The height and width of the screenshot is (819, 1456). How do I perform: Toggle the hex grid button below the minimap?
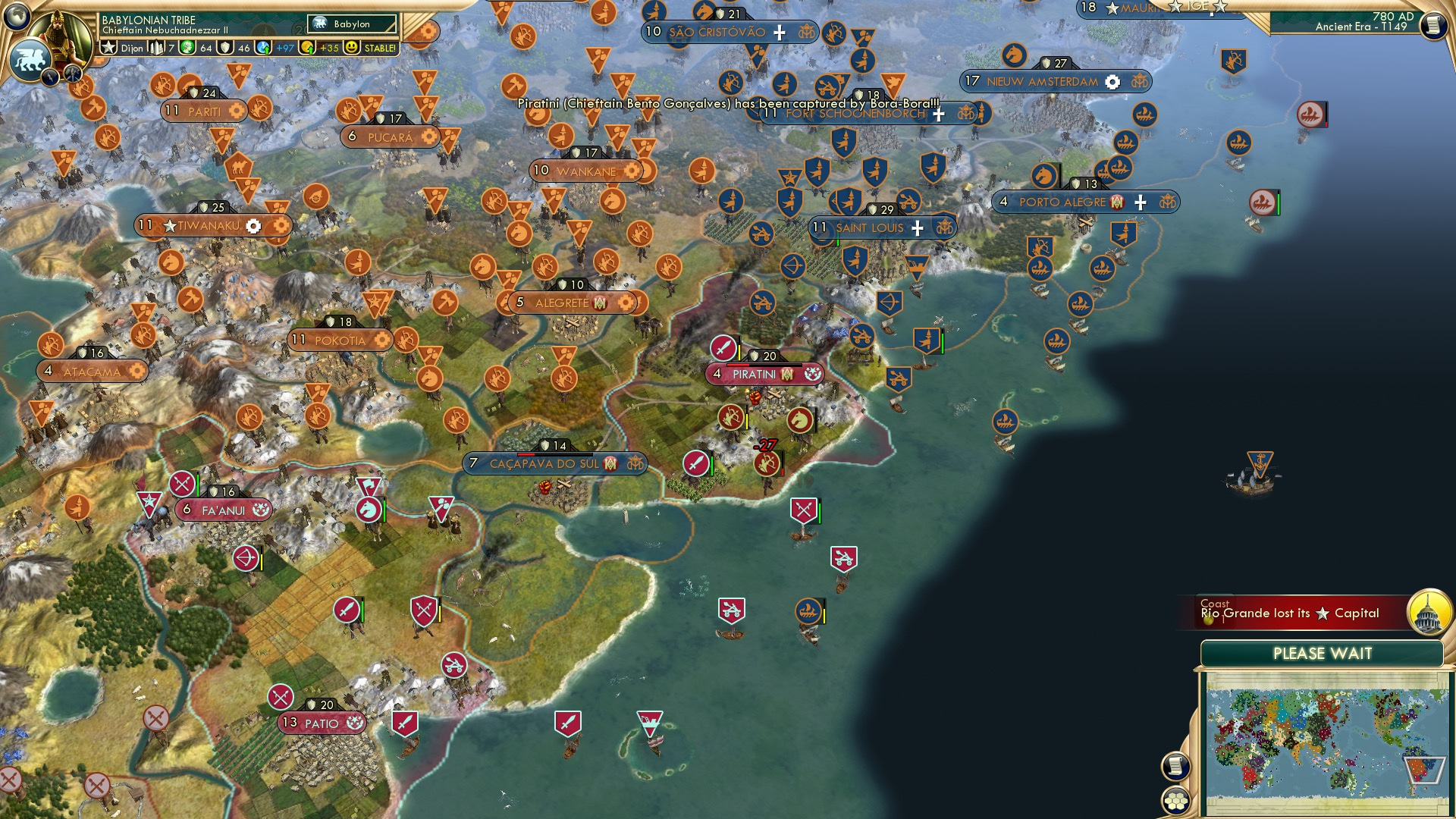pyautogui.click(x=1175, y=802)
